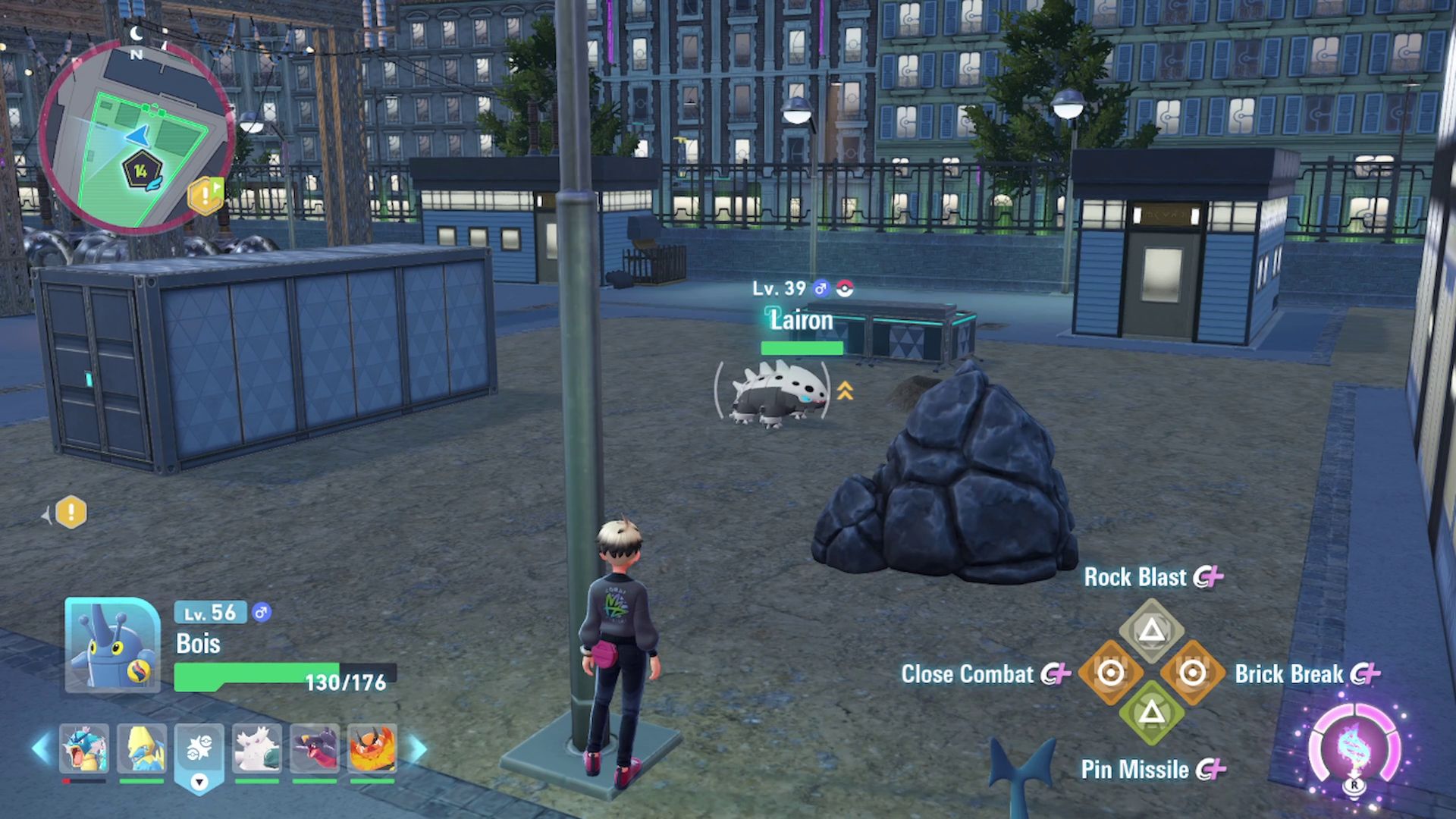This screenshot has width=1456, height=819.
Task: Select the active Poké Ball party slot
Action: pyautogui.click(x=199, y=751)
